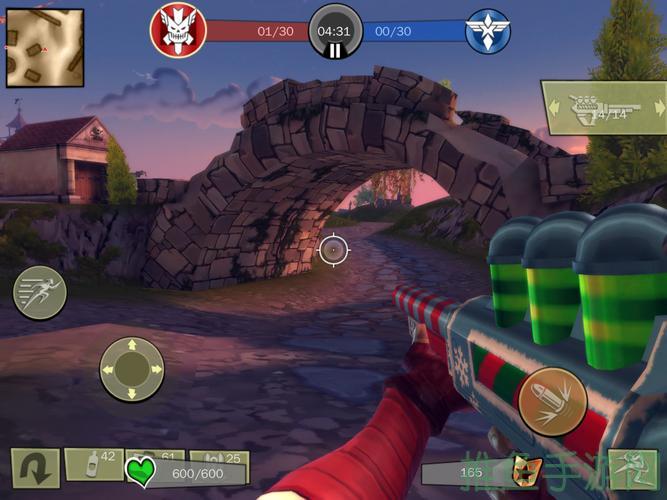Tap the green jumping figure button
Screen dimensions: 667x500
point(632,470)
